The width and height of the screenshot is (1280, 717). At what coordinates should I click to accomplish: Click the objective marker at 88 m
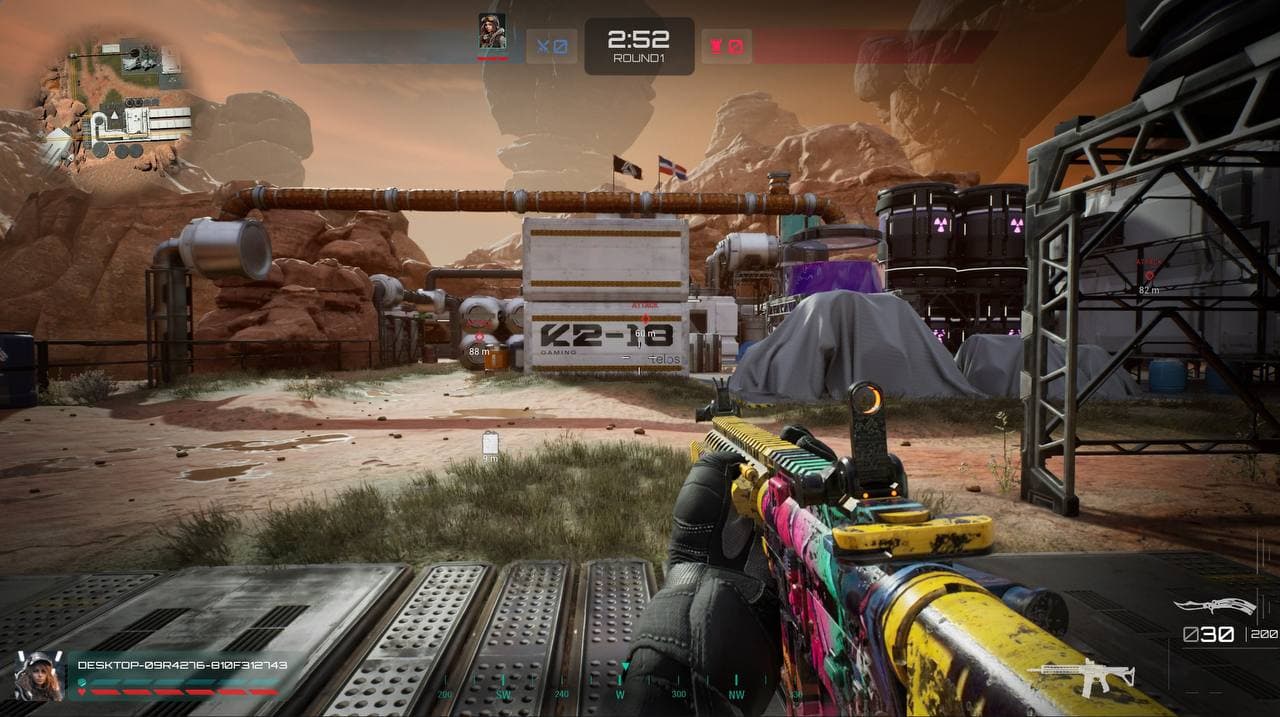pos(478,338)
